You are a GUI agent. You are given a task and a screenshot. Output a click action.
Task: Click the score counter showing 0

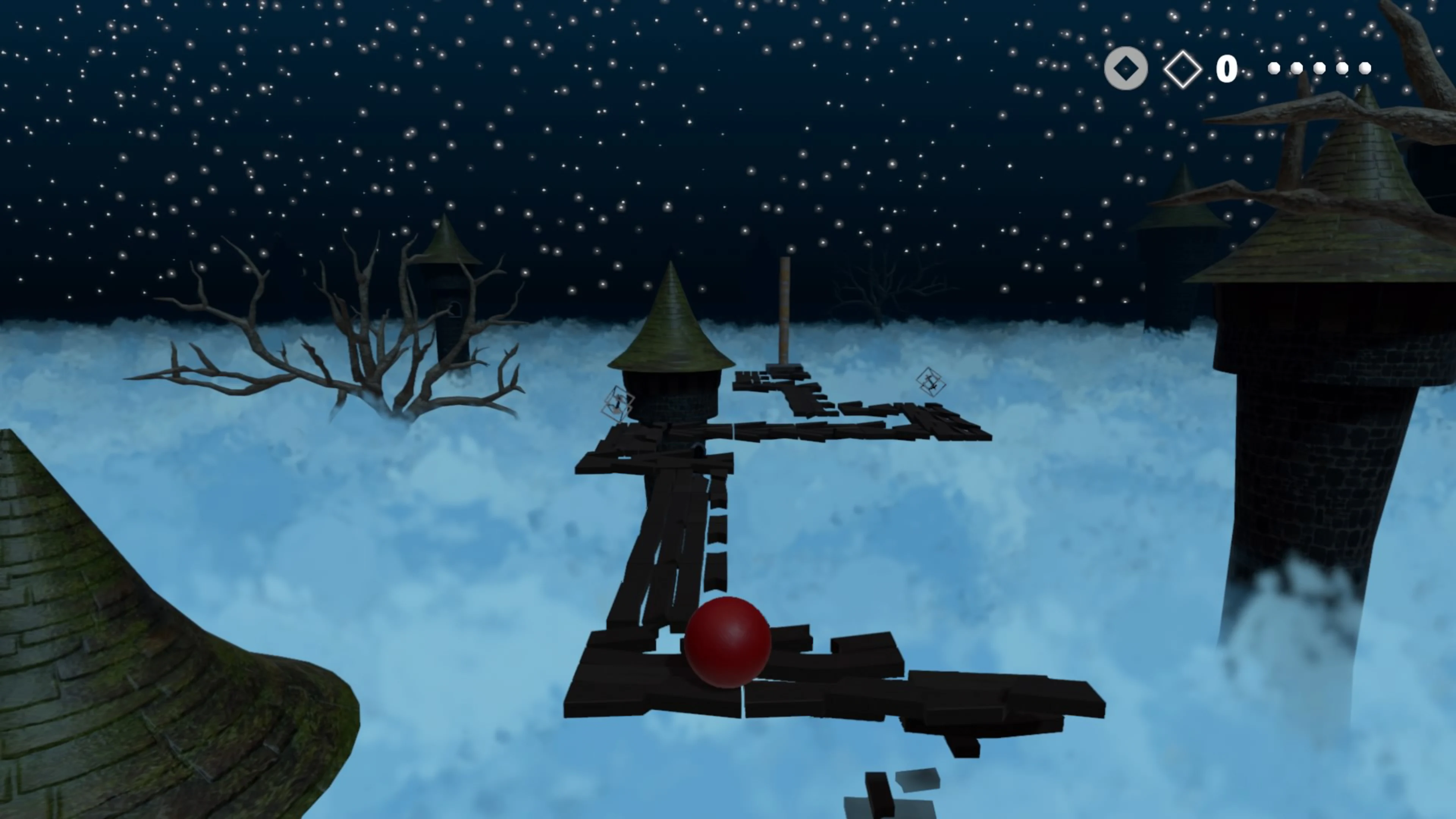tap(1227, 68)
